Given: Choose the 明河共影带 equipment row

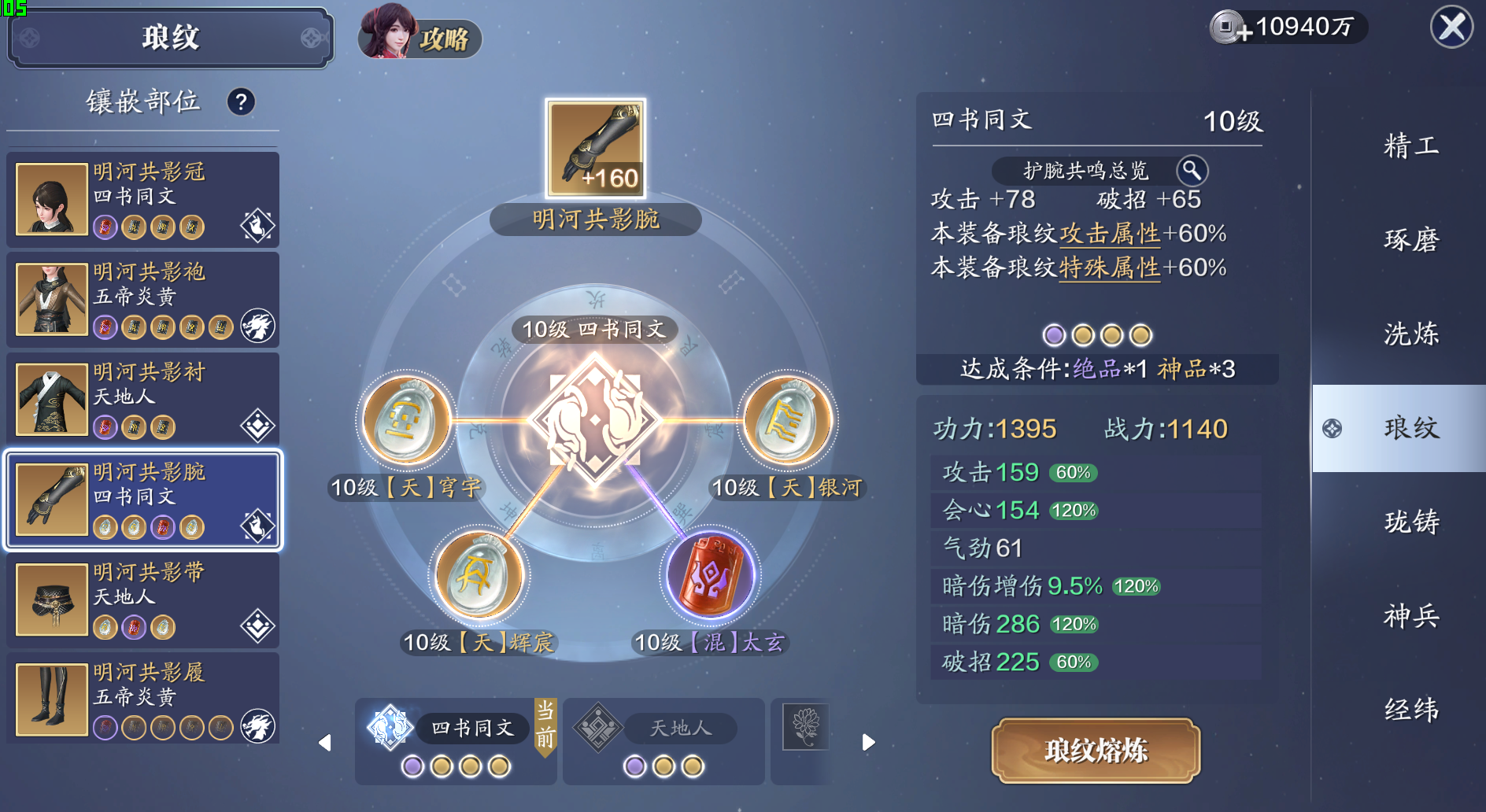Looking at the screenshot, I should 143,600.
